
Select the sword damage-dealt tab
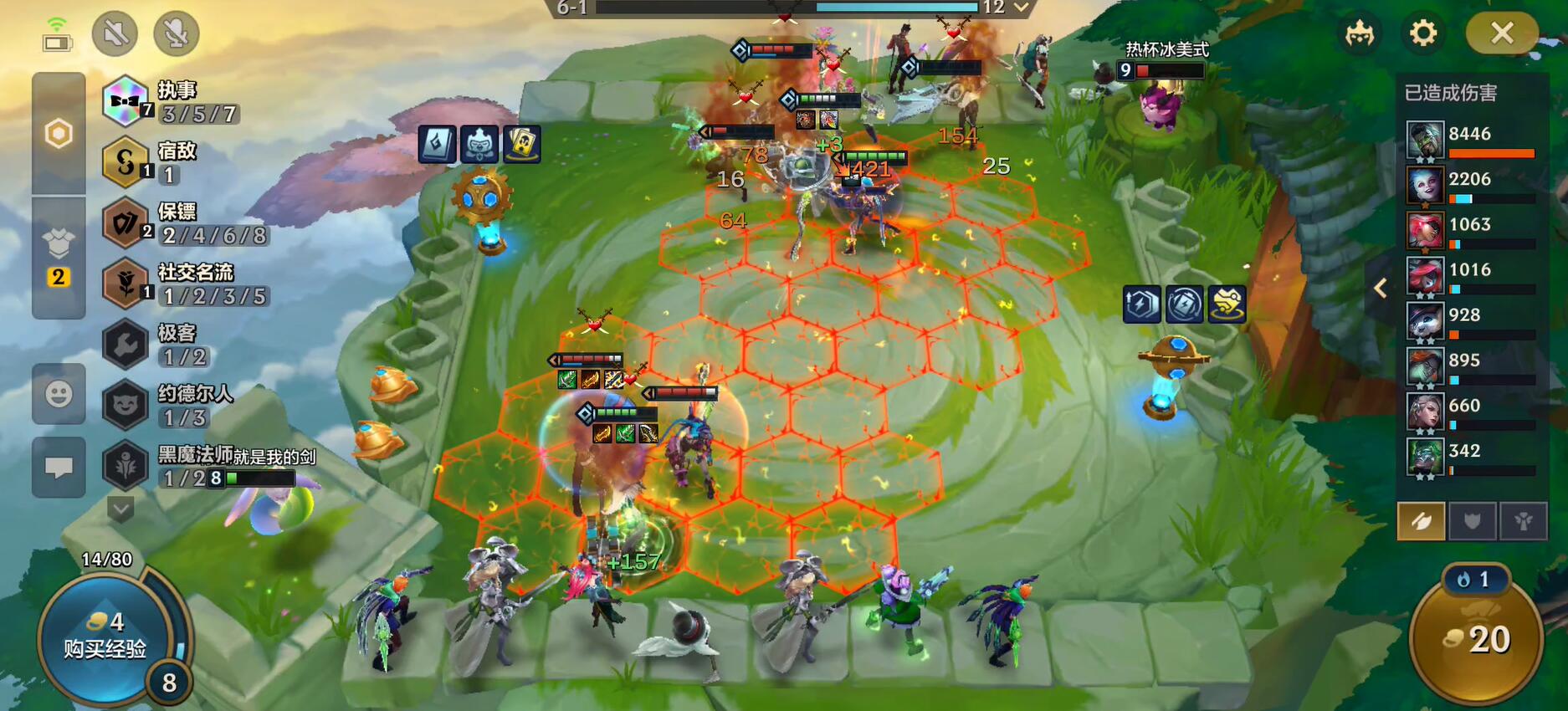pos(1421,522)
